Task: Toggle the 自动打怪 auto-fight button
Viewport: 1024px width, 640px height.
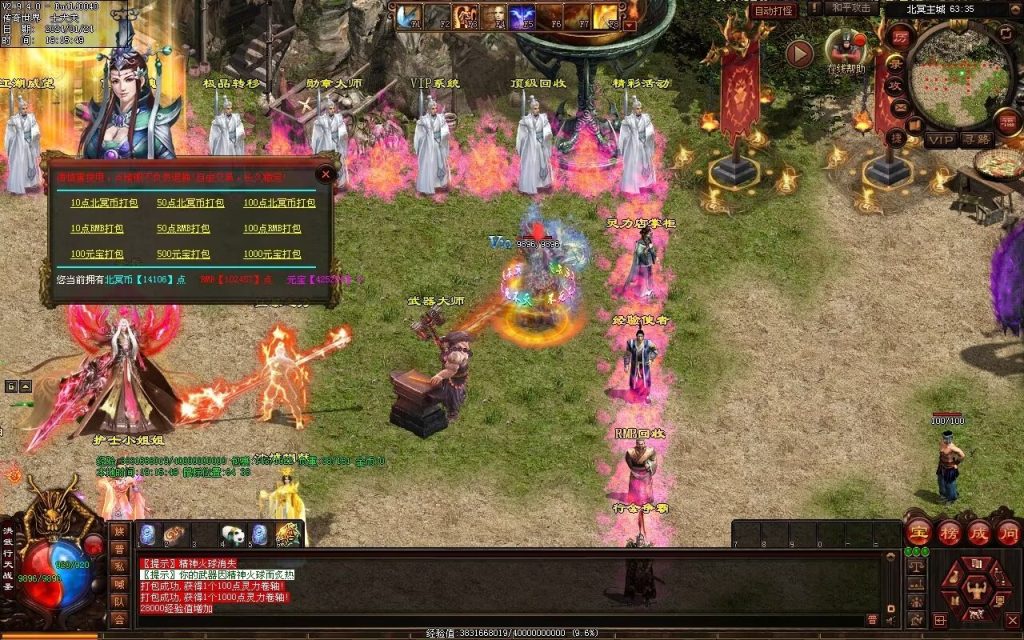Action: pyautogui.click(x=773, y=10)
